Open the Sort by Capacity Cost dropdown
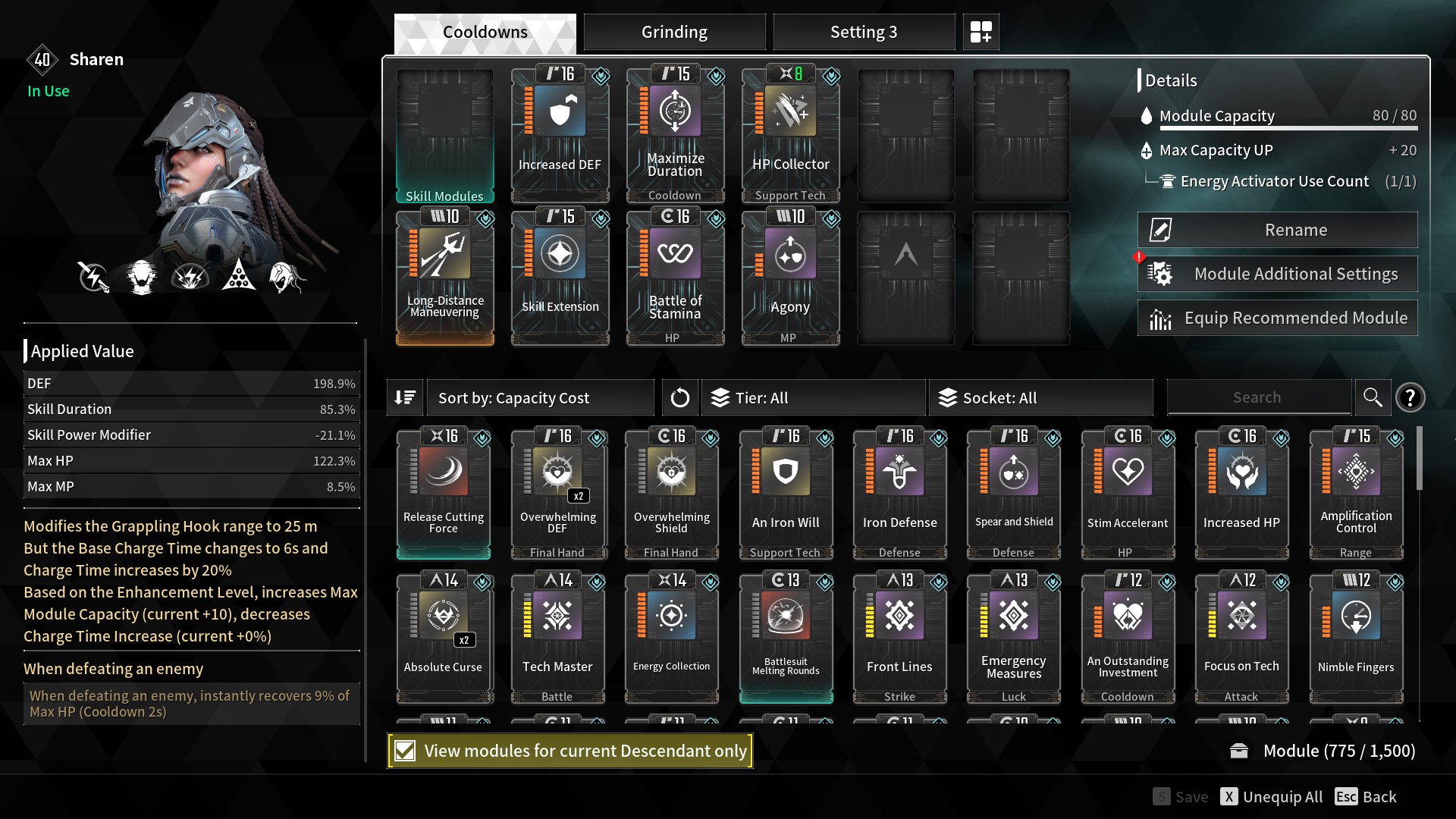The image size is (1456, 819). pos(540,398)
